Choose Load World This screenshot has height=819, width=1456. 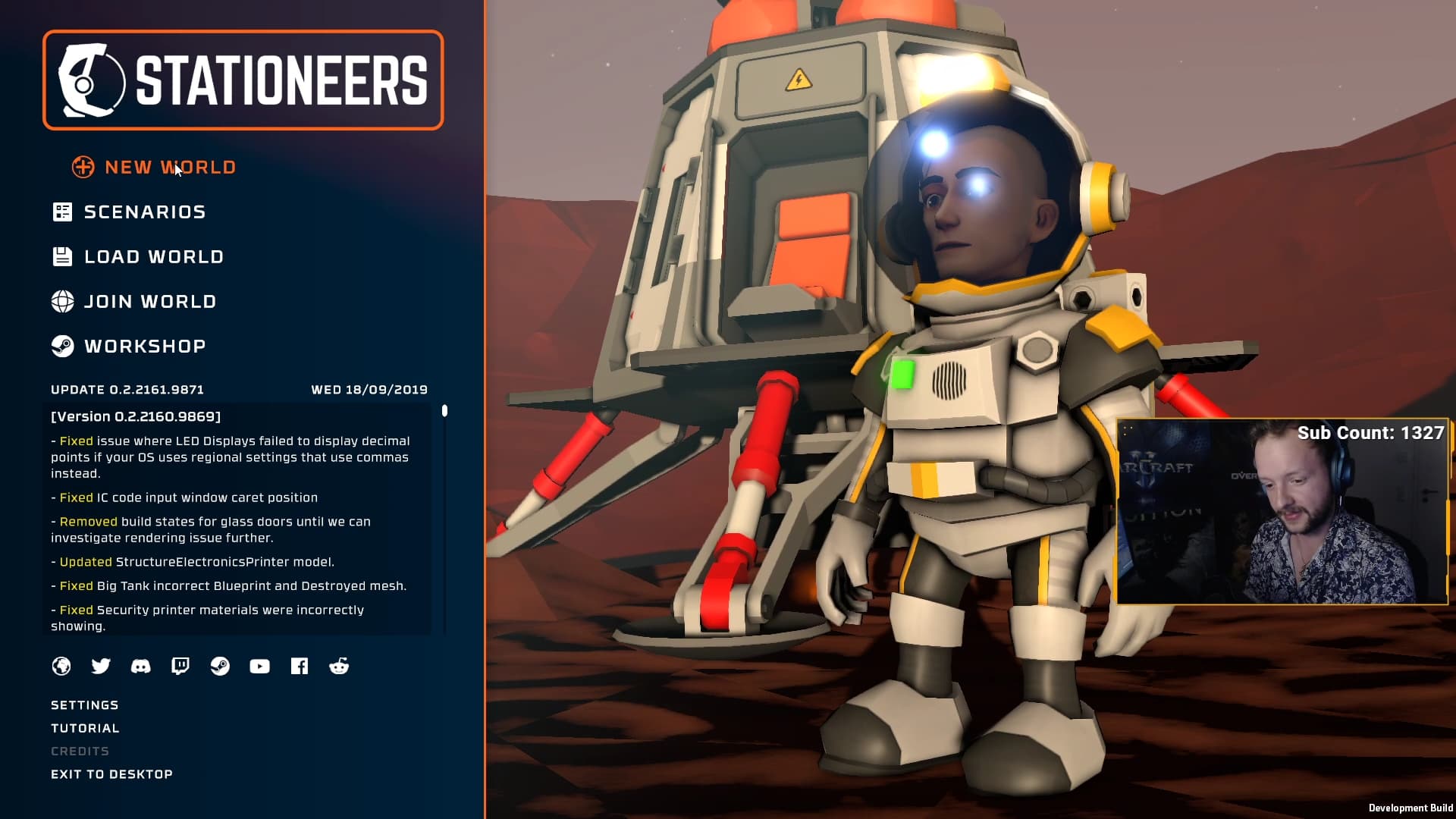click(153, 257)
